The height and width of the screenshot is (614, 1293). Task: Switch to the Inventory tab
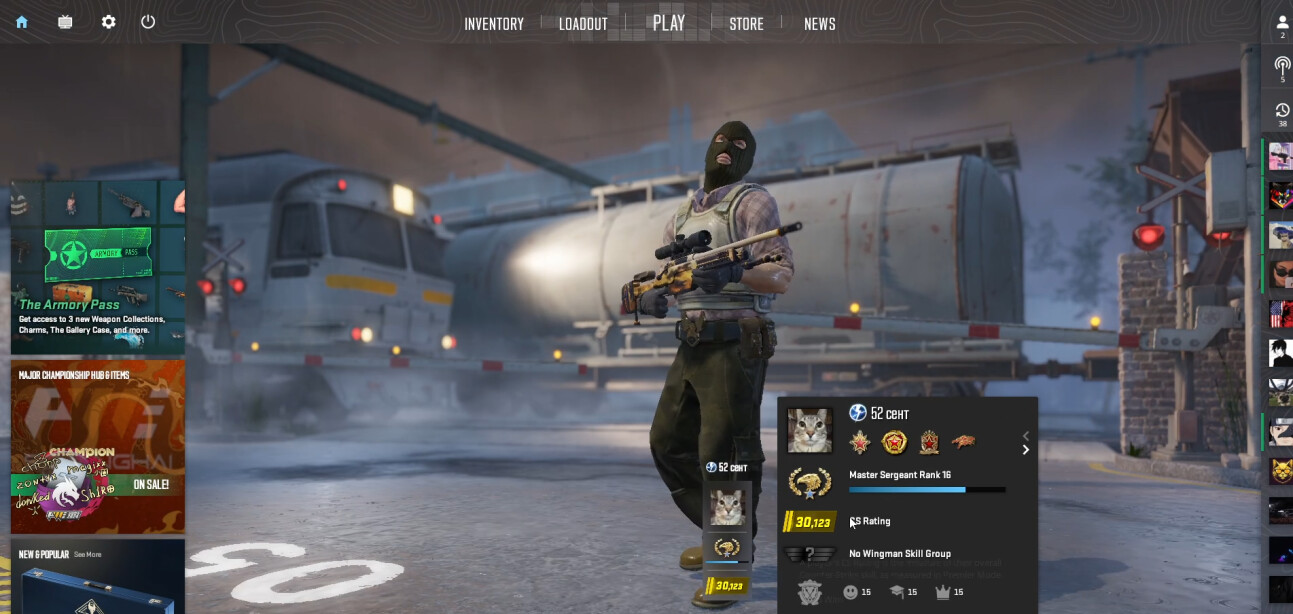pyautogui.click(x=494, y=24)
